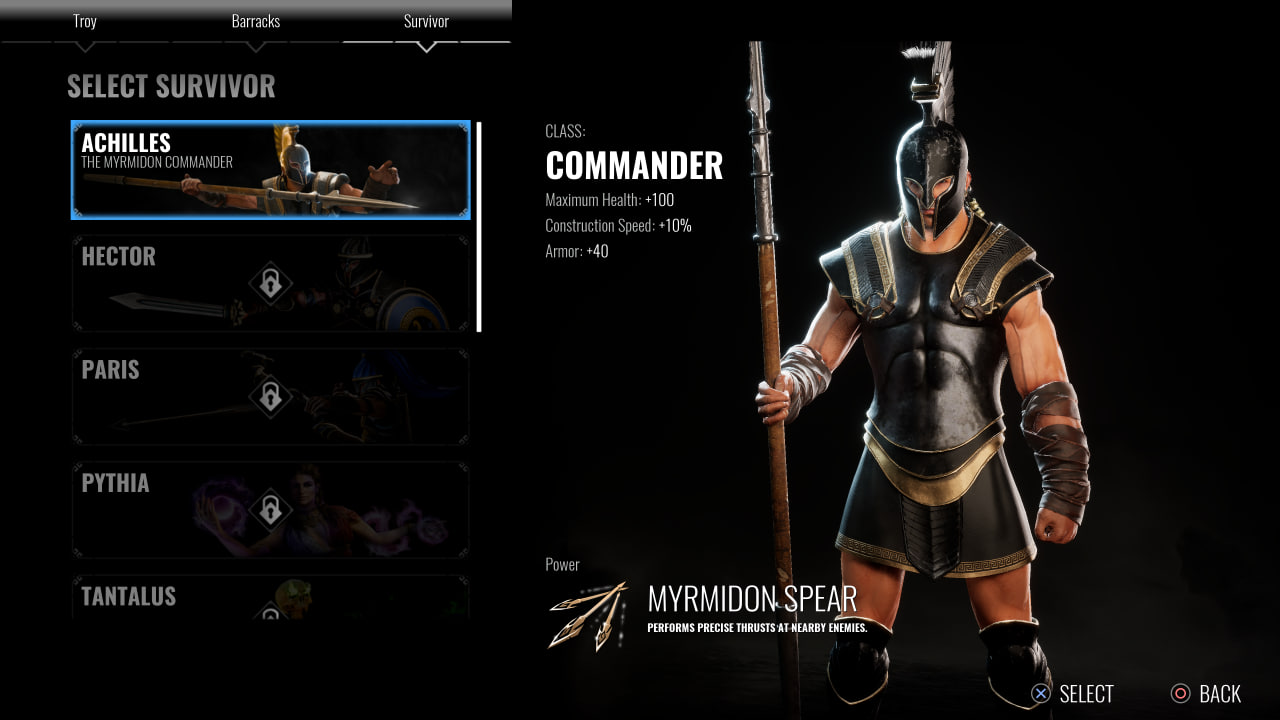Go to the Survivor tab
Image resolution: width=1280 pixels, height=720 pixels.
click(x=426, y=22)
